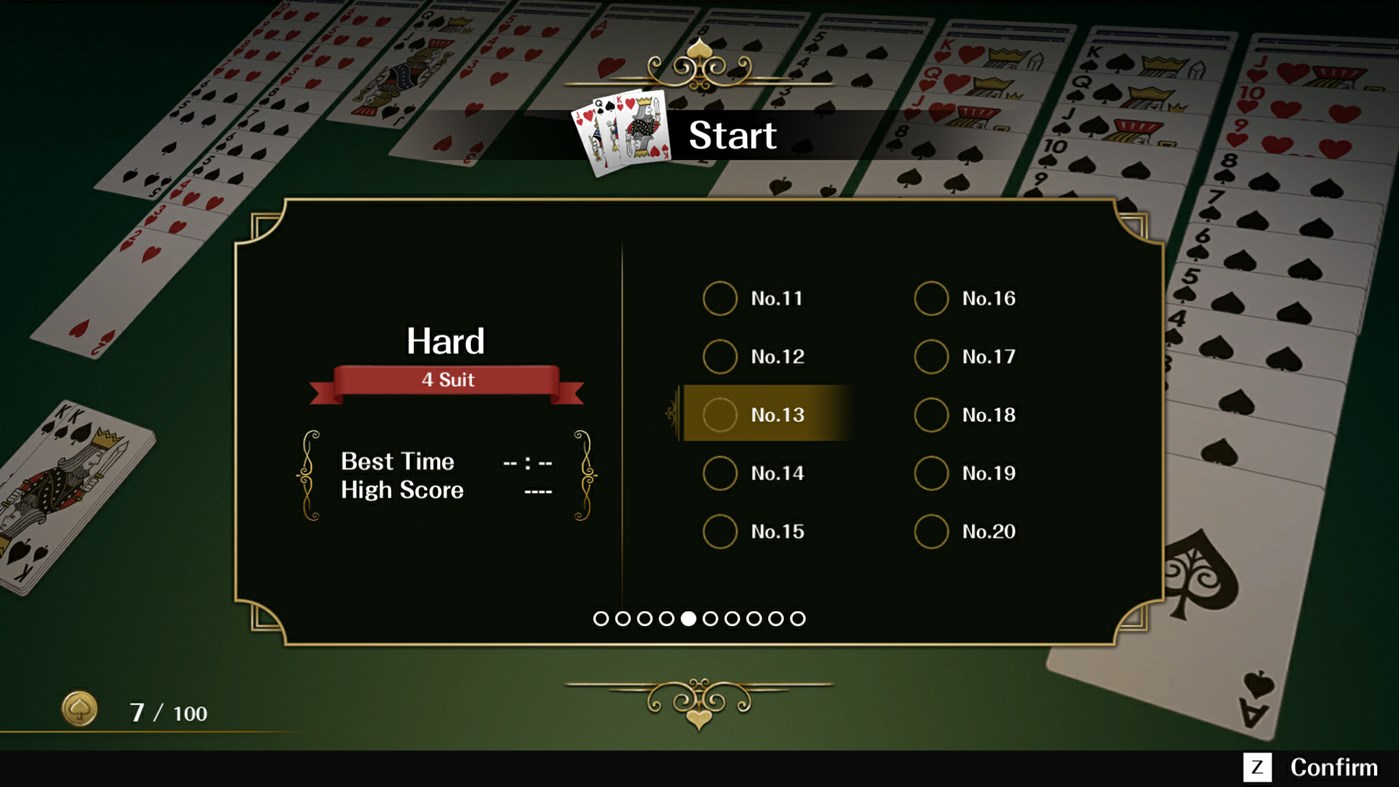
Task: Click the Hard 4 Suit banner
Action: 446,380
